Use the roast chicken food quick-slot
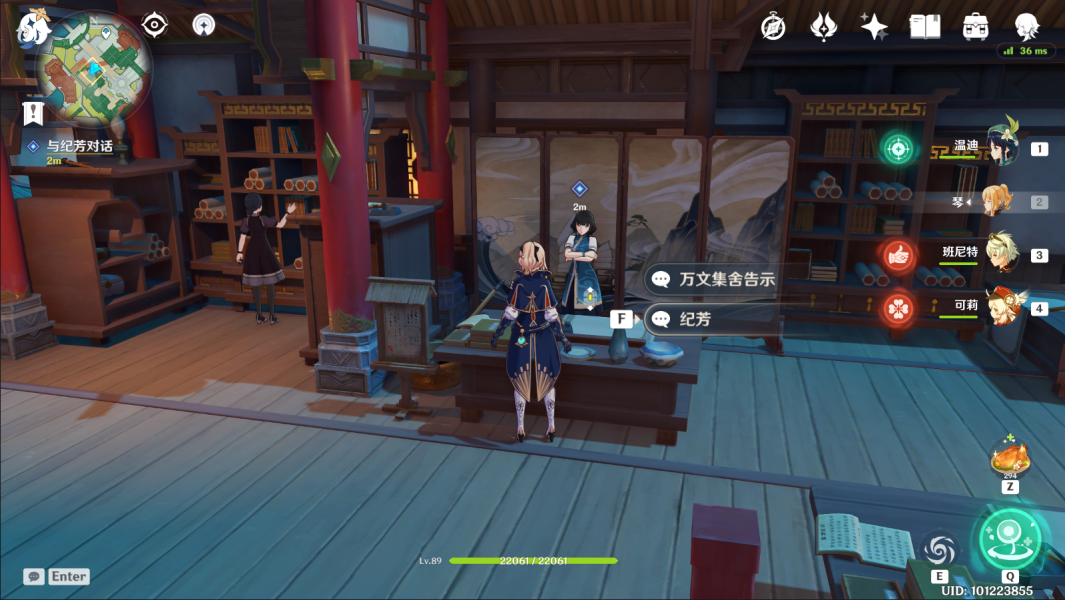The height and width of the screenshot is (600, 1065). 1009,461
